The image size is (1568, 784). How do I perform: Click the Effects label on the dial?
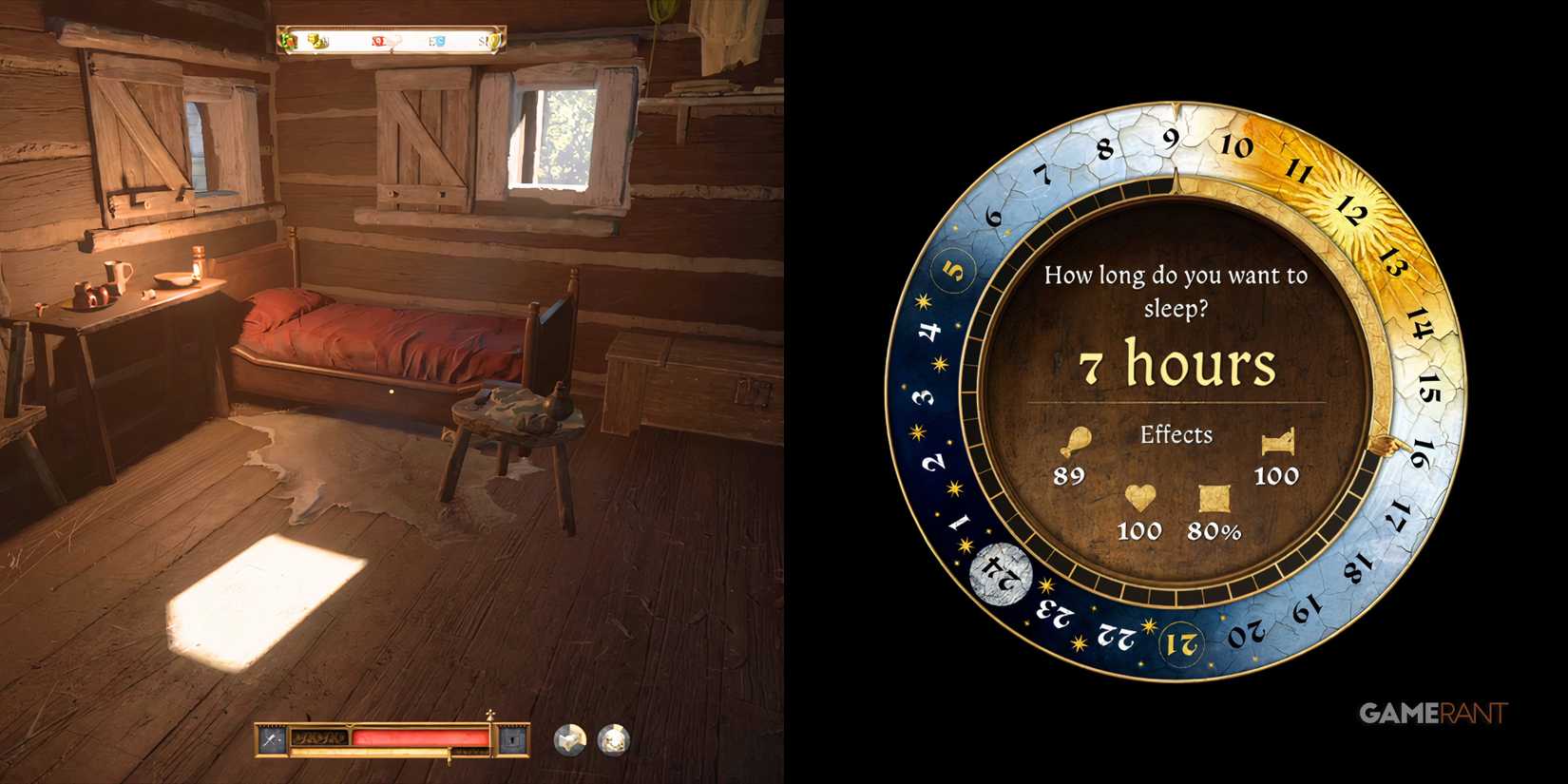(1177, 434)
